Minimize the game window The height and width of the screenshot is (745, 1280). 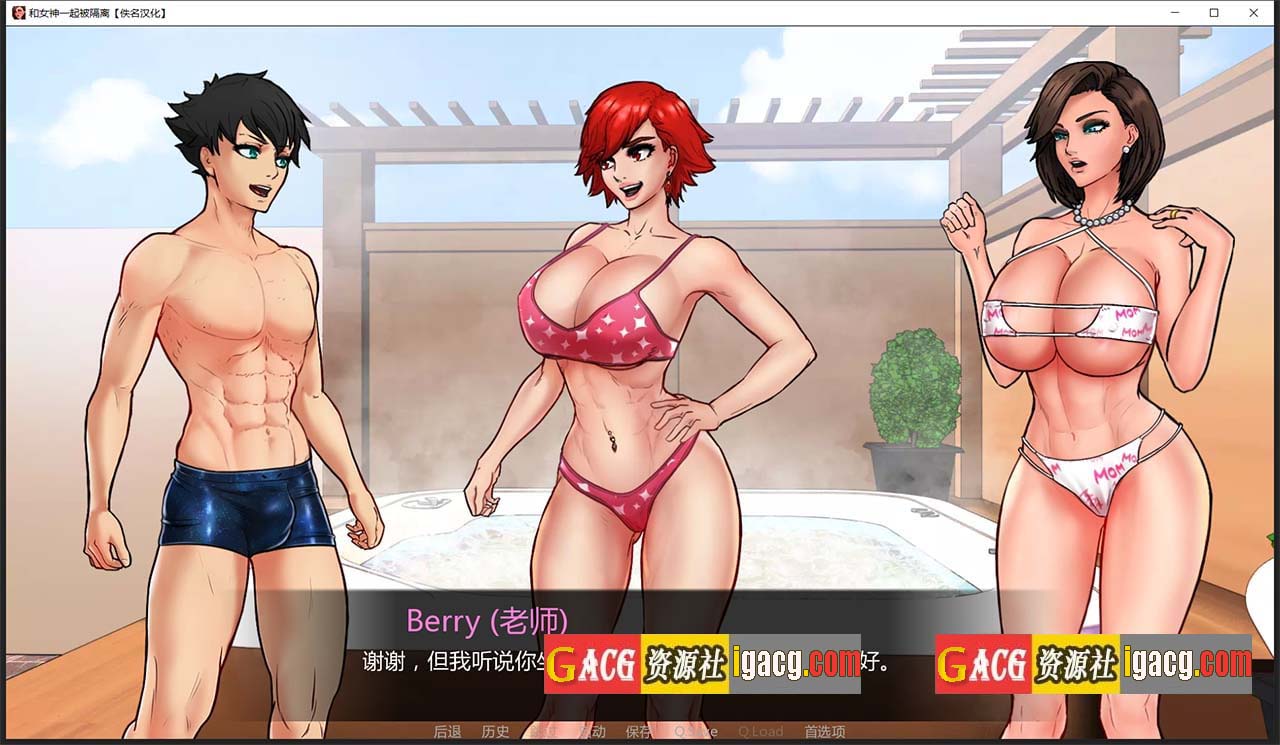click(1174, 13)
